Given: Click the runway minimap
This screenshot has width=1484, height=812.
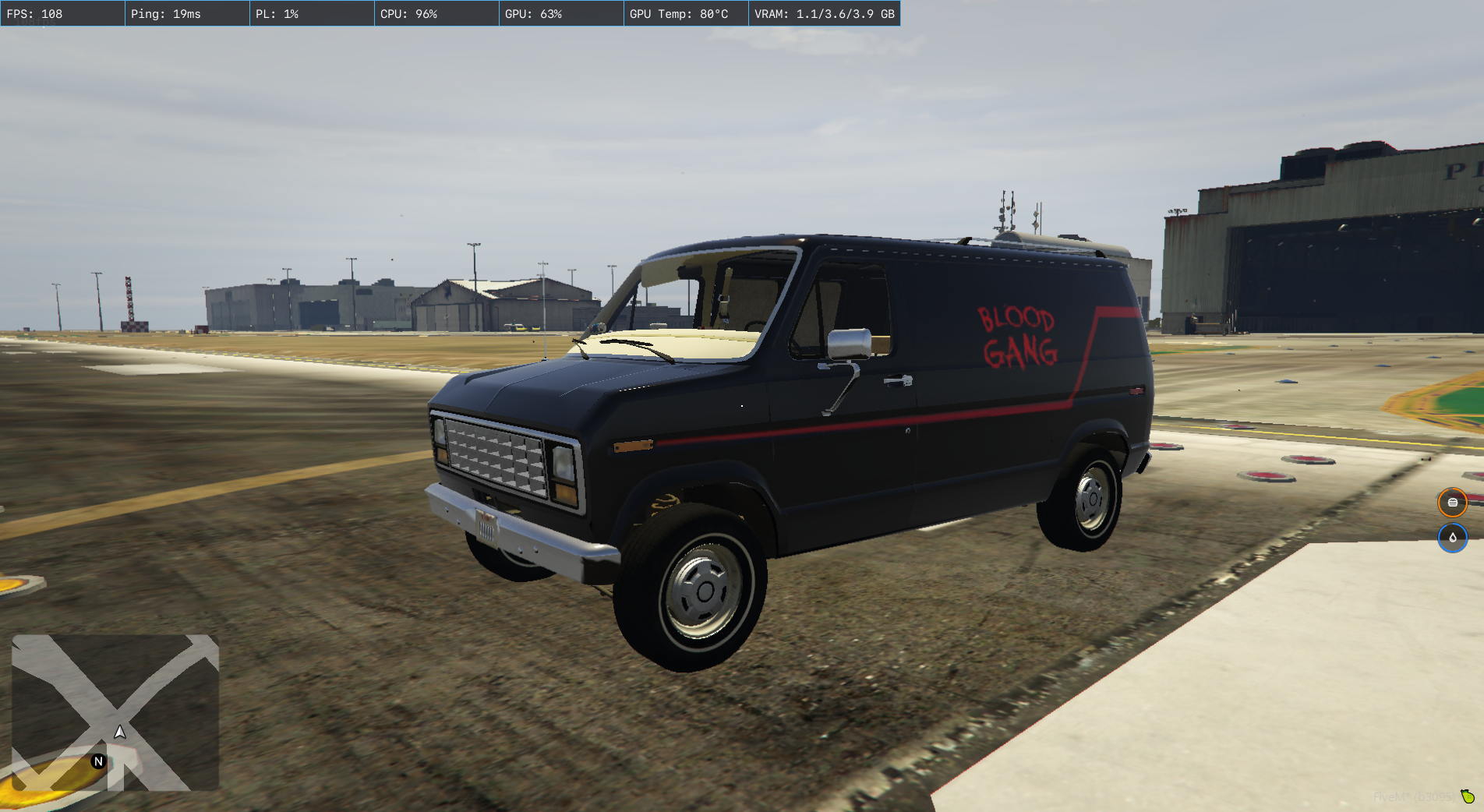Looking at the screenshot, I should point(115,712).
